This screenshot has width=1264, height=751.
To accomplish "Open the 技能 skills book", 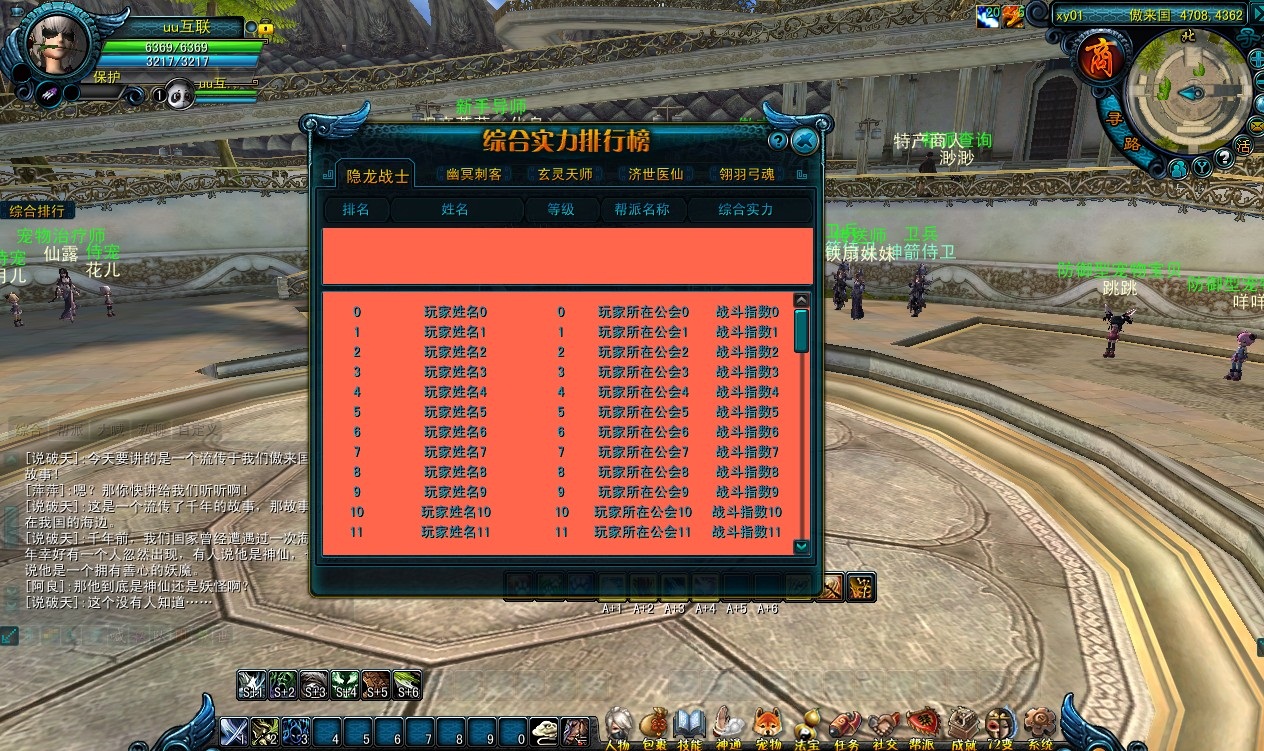I will 690,726.
